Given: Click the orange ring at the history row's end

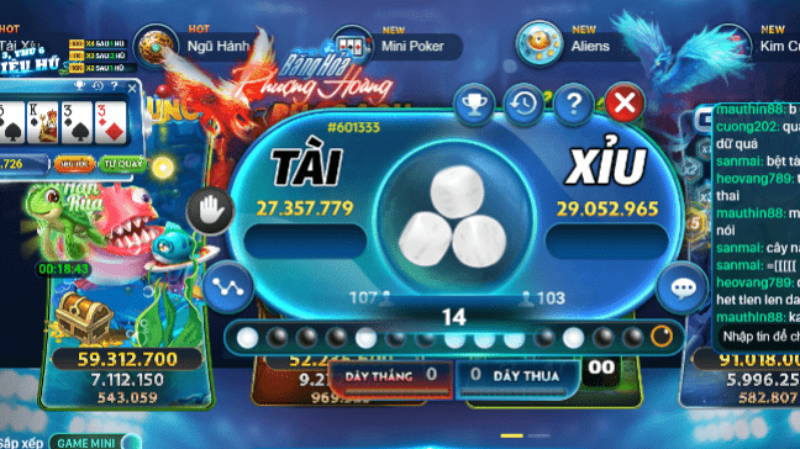Looking at the screenshot, I should pos(661,337).
